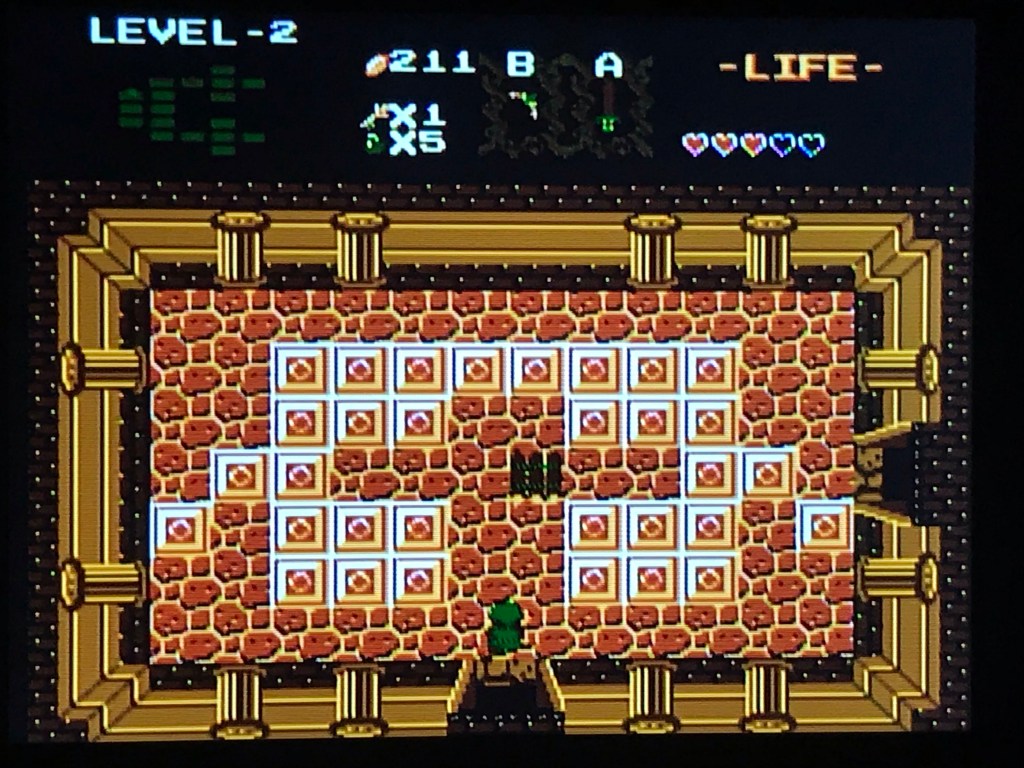Viewport: 1024px width, 768px height.
Task: Click the Level-2 dungeon minimap
Action: click(x=192, y=110)
